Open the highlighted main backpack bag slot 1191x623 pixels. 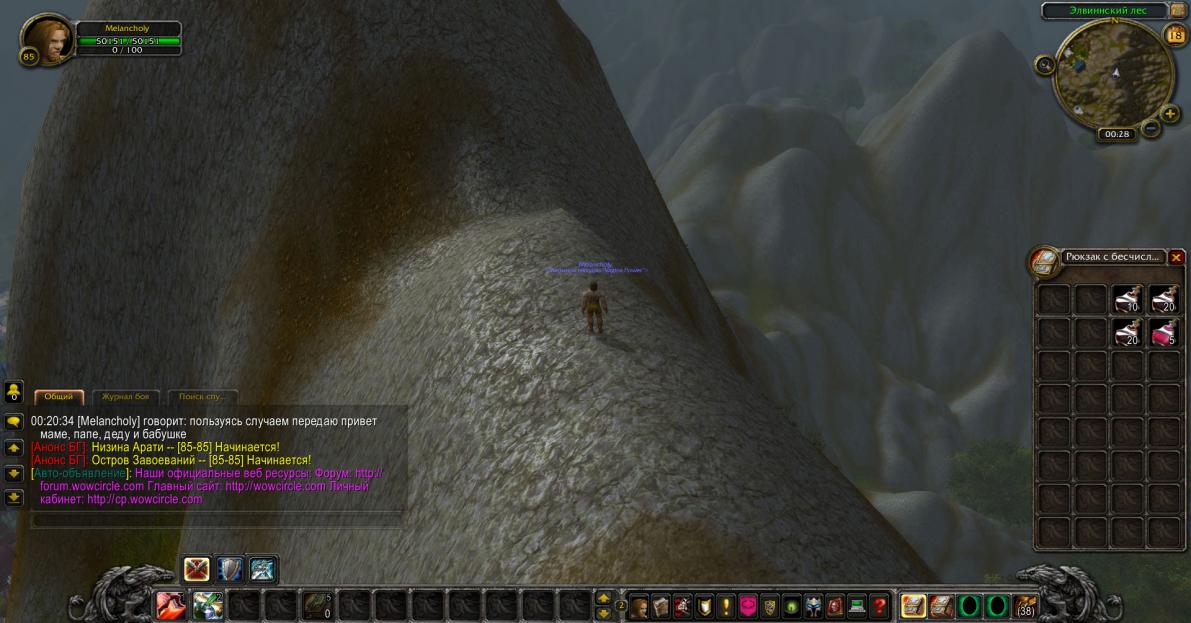click(913, 606)
